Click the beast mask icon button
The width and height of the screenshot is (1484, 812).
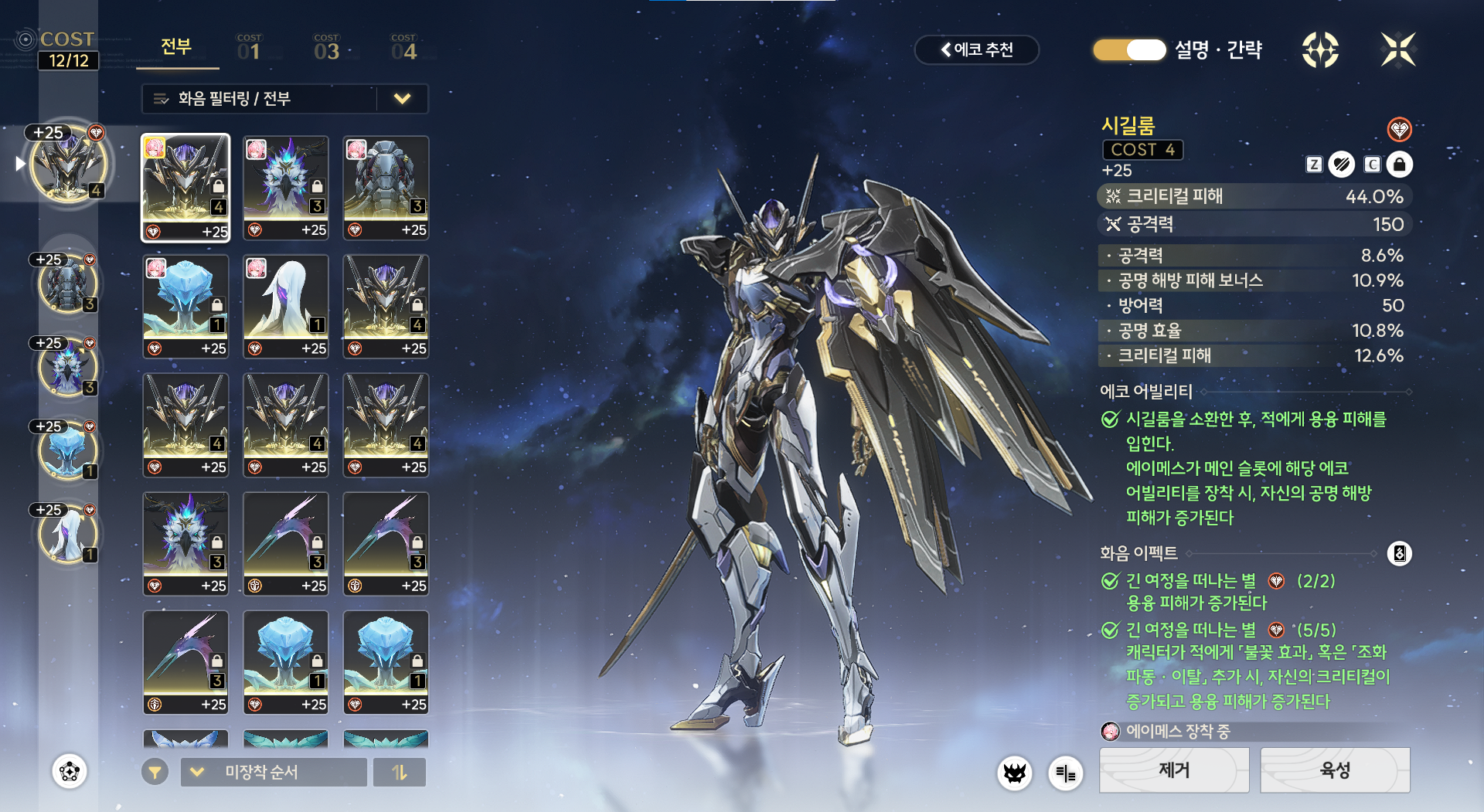1014,773
